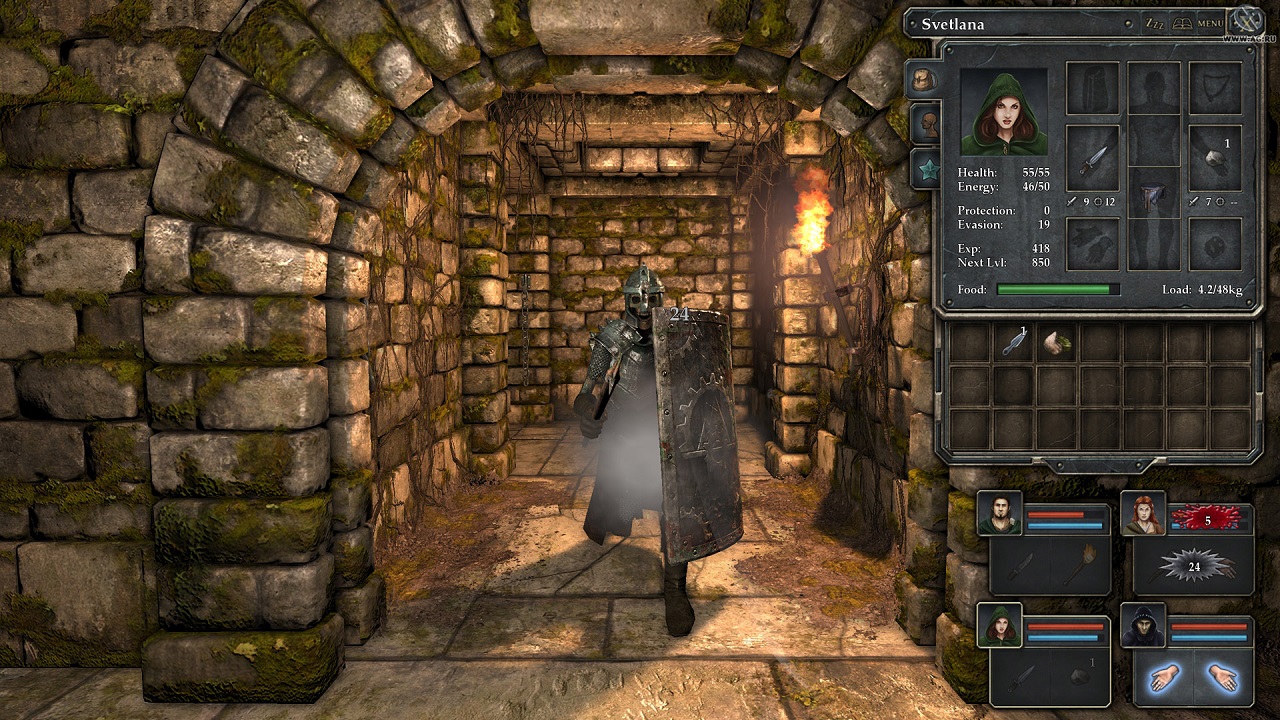The image size is (1280, 720).
Task: Select the bearded man's party portrait
Action: click(1000, 513)
